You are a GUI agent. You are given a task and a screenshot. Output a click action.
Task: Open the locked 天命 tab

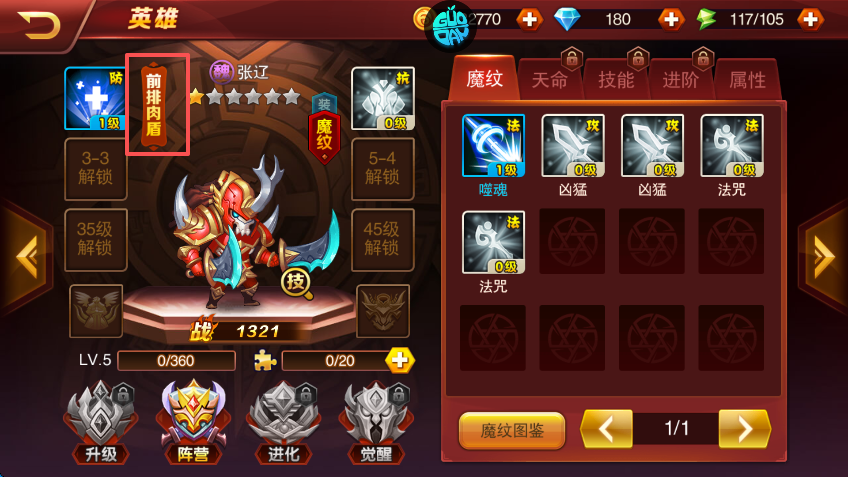pos(550,80)
